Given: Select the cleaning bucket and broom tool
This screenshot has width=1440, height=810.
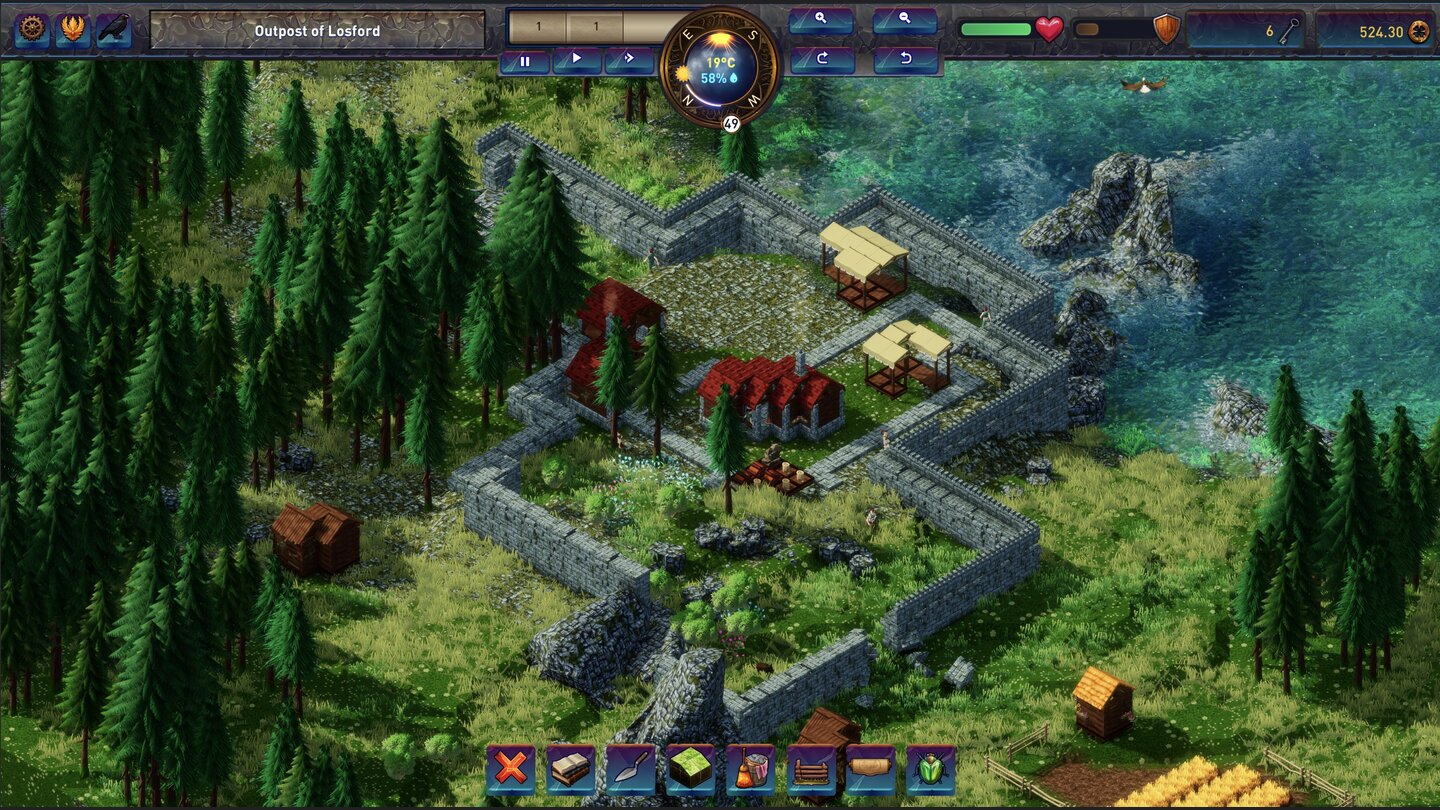Looking at the screenshot, I should click(x=753, y=769).
